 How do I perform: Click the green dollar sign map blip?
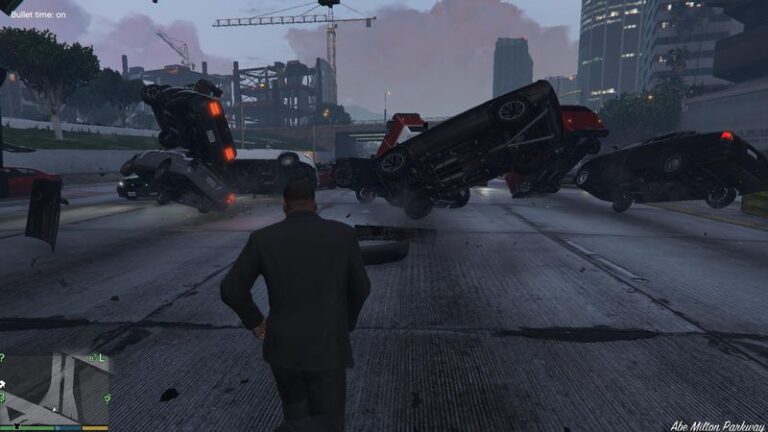pos(2,398)
